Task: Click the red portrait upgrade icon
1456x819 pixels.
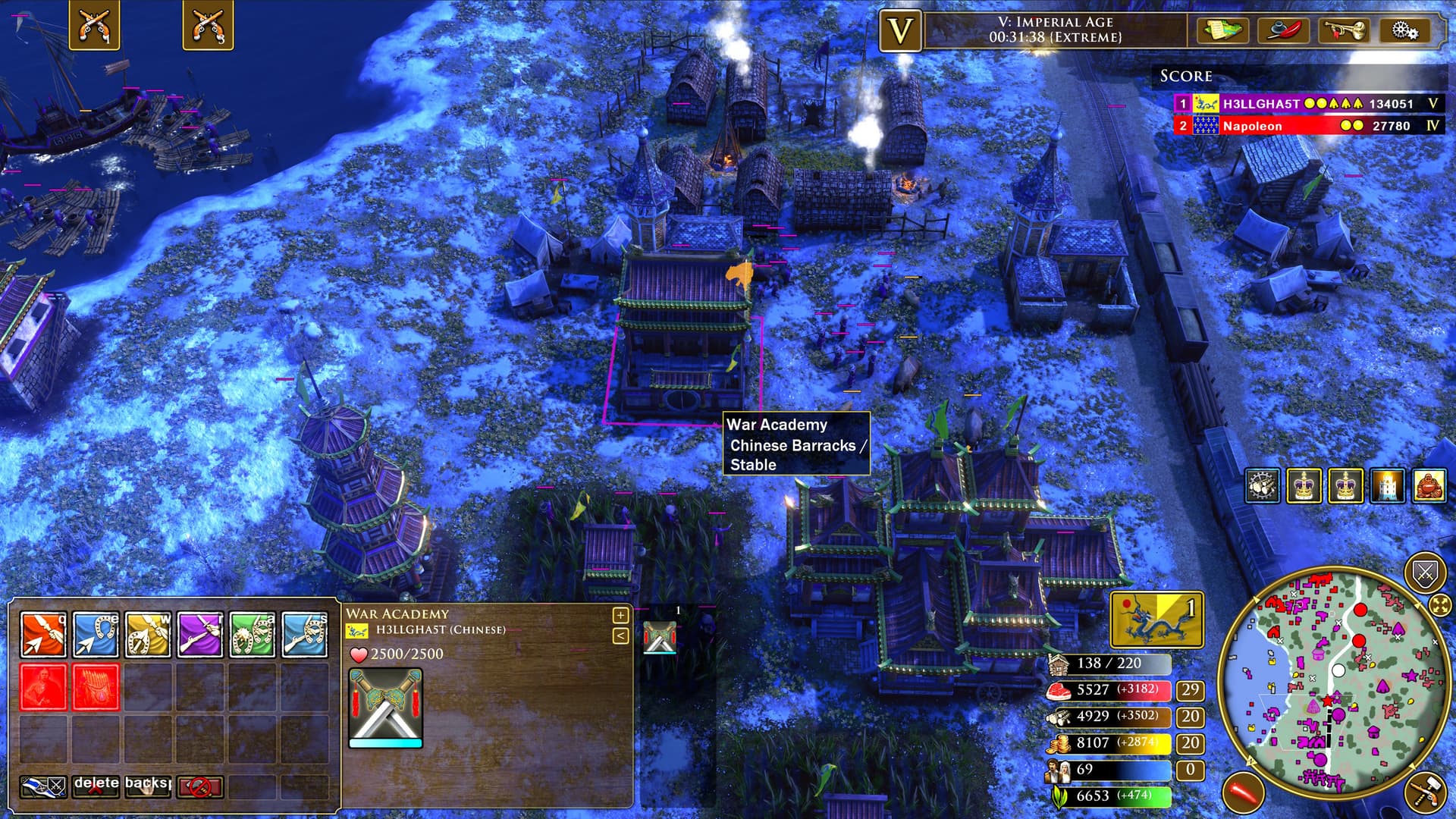Action: 43,687
